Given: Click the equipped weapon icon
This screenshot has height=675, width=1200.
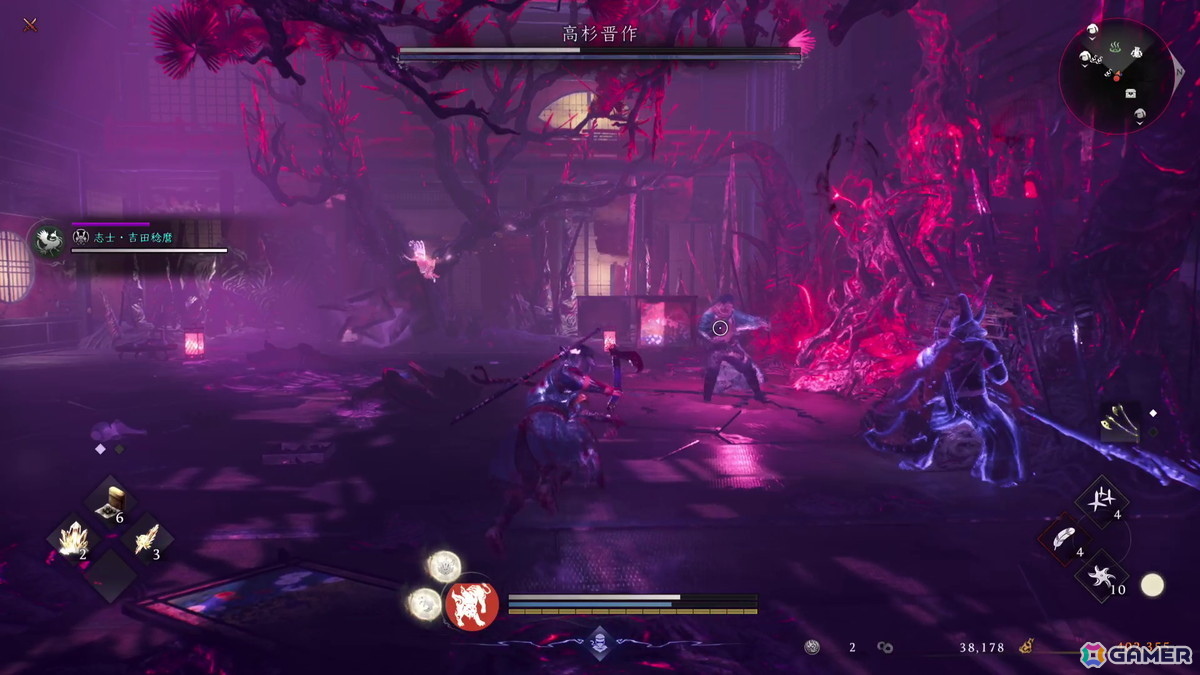Looking at the screenshot, I should click(1118, 422).
